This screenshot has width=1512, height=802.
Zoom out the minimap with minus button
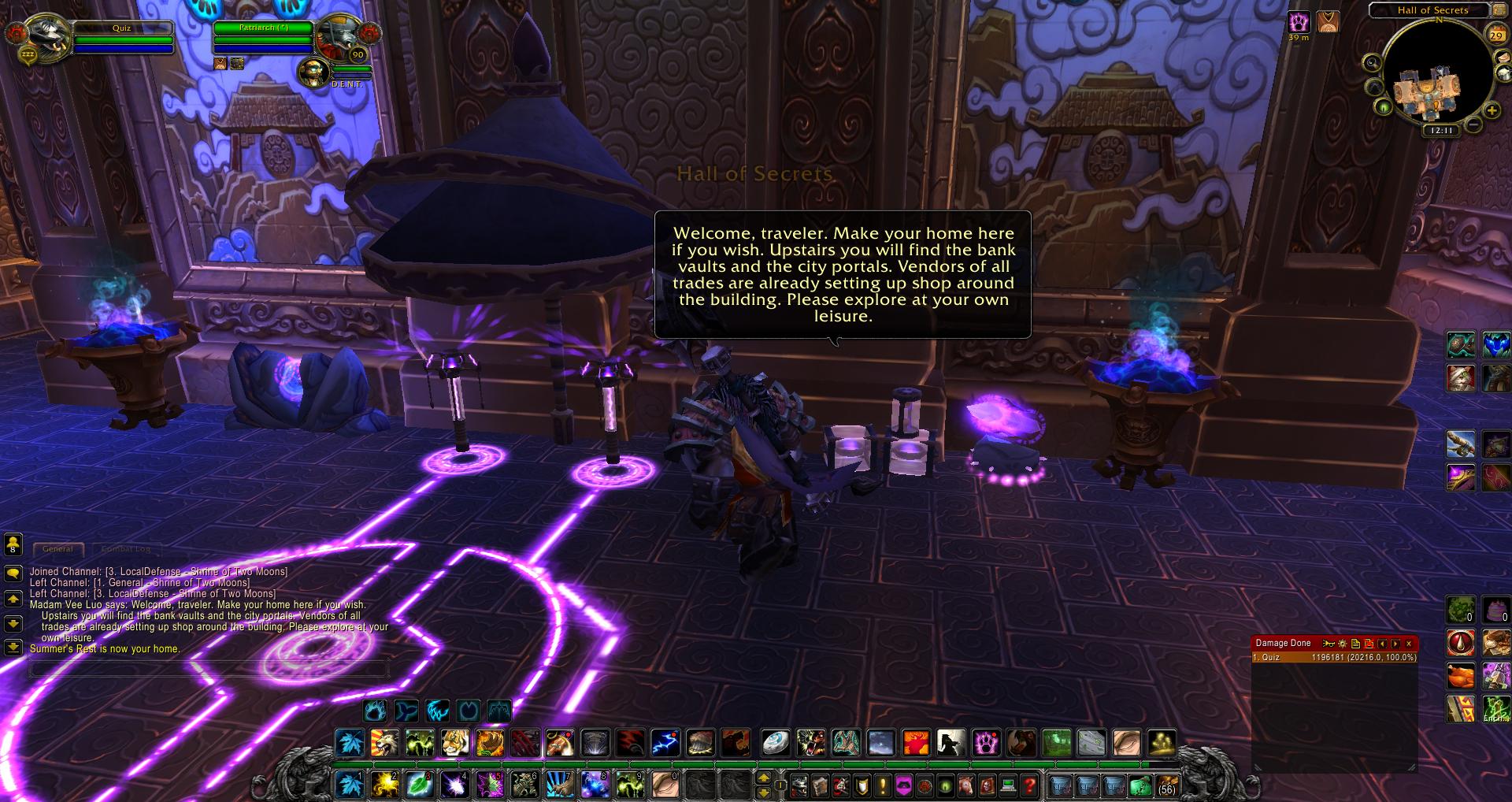(1473, 124)
